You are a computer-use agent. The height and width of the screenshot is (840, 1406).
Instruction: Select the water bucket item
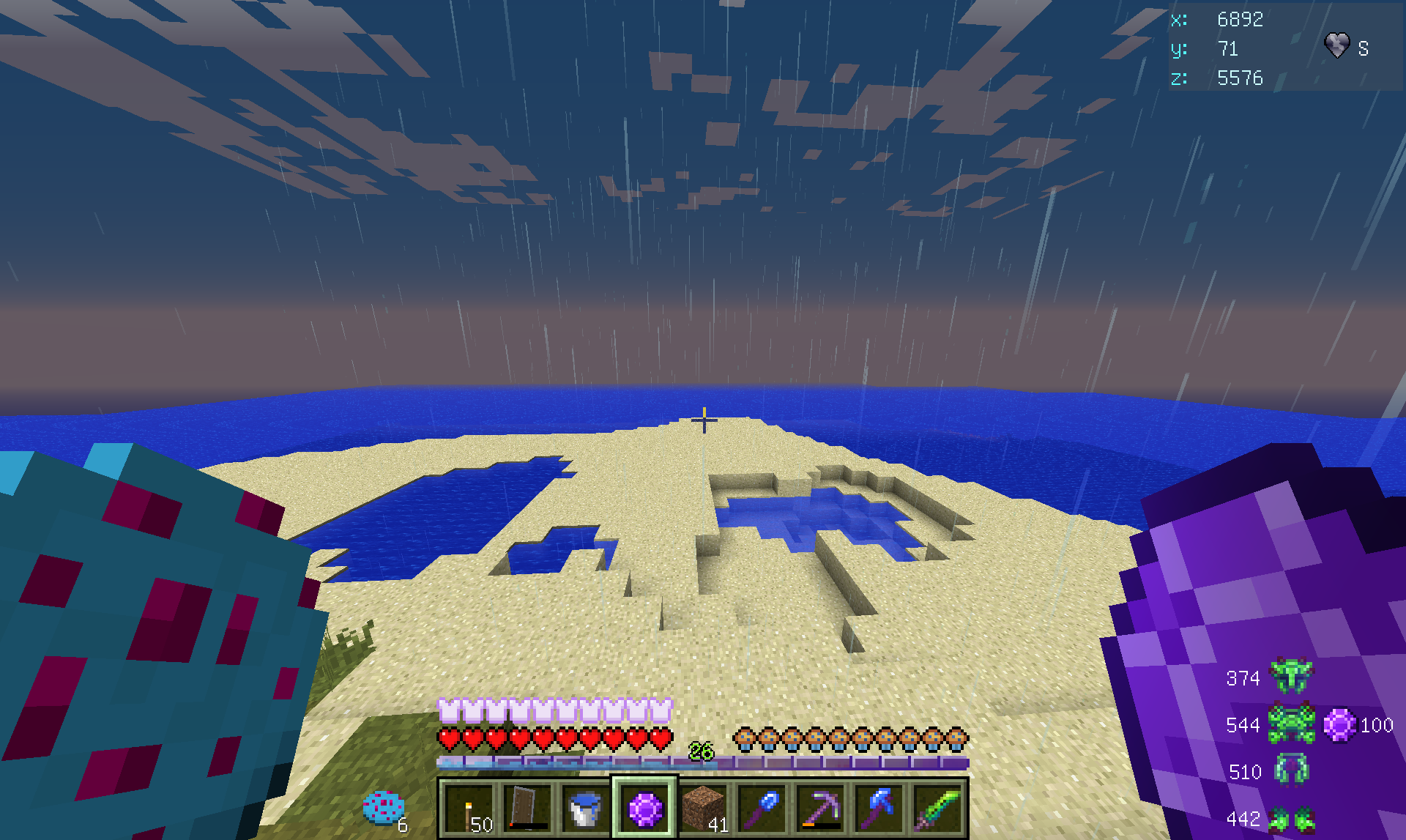584,808
